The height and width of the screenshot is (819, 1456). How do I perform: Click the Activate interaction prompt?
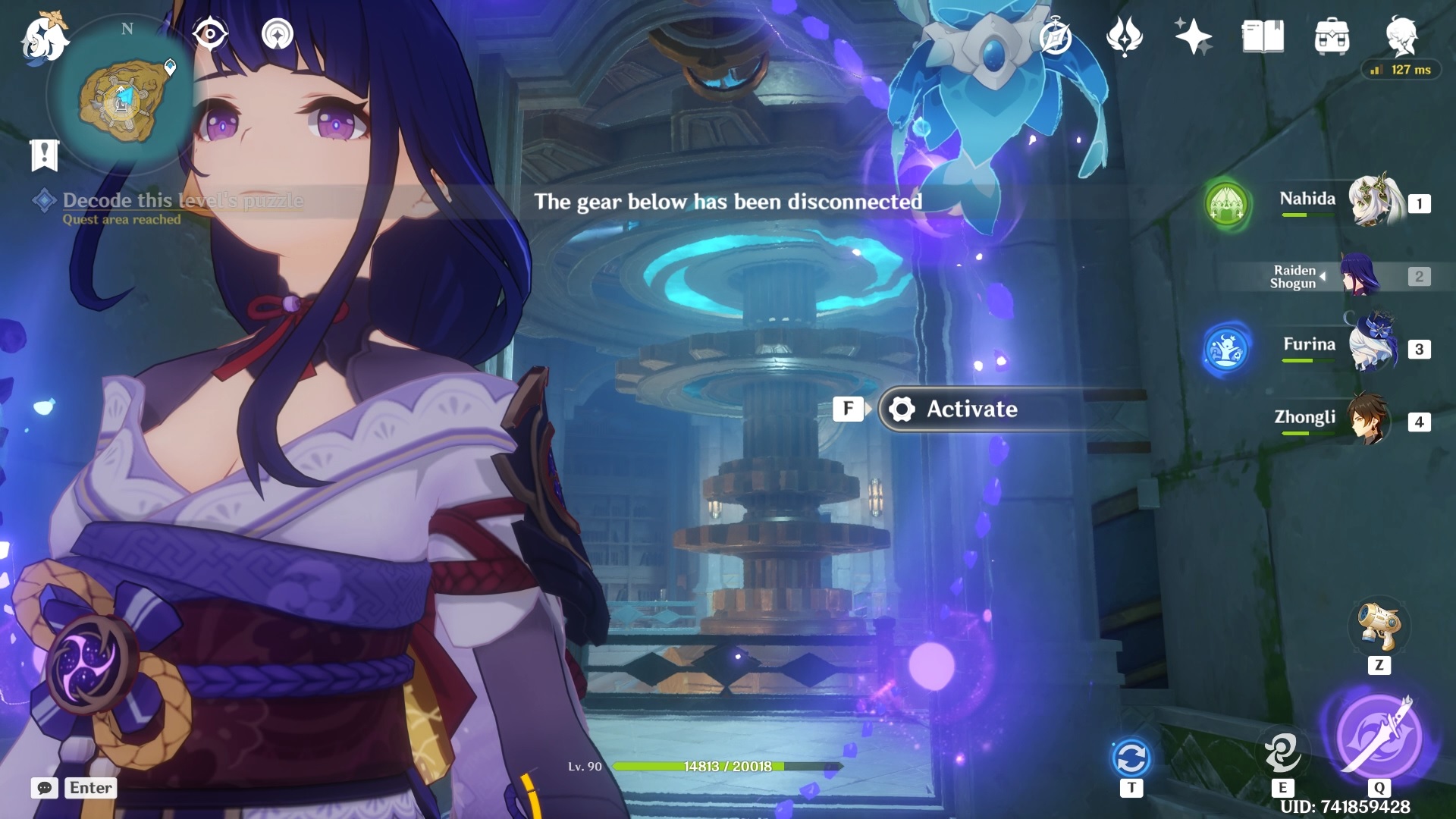point(971,409)
